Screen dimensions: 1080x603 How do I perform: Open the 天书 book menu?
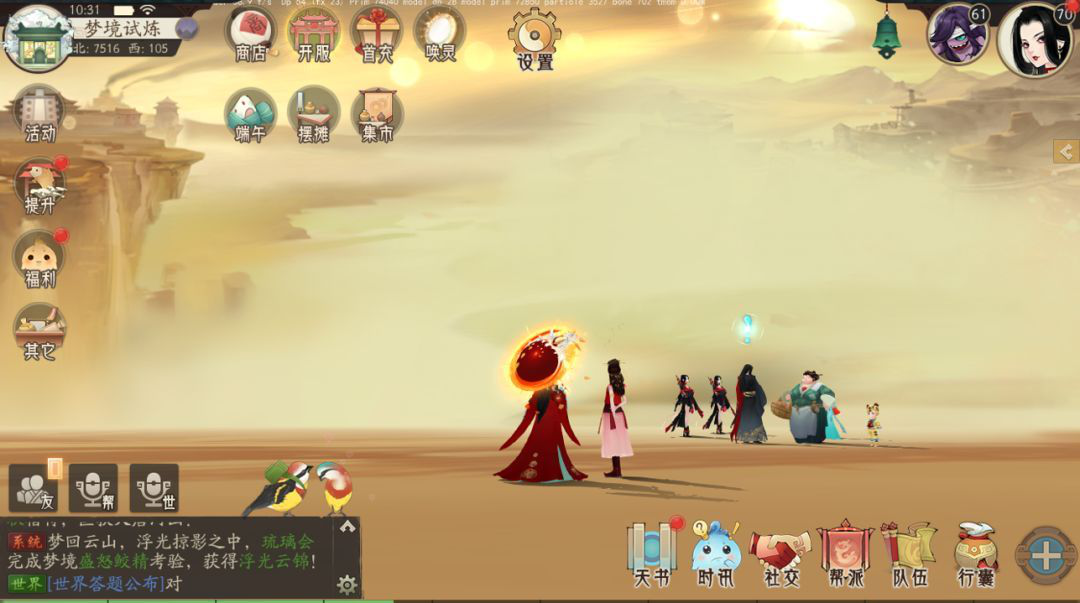point(652,553)
